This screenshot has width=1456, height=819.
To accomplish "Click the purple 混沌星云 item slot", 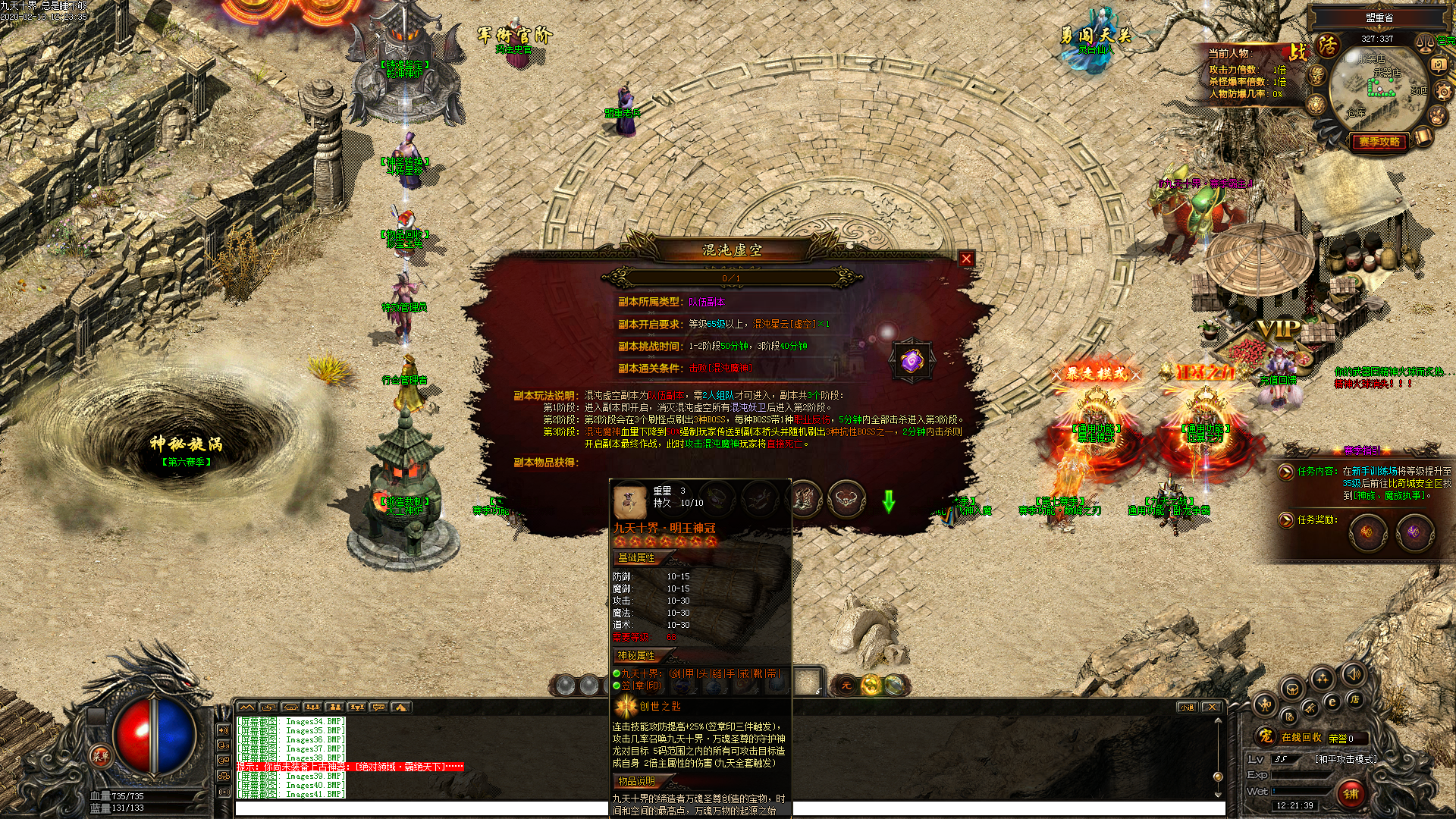I will pos(912,361).
